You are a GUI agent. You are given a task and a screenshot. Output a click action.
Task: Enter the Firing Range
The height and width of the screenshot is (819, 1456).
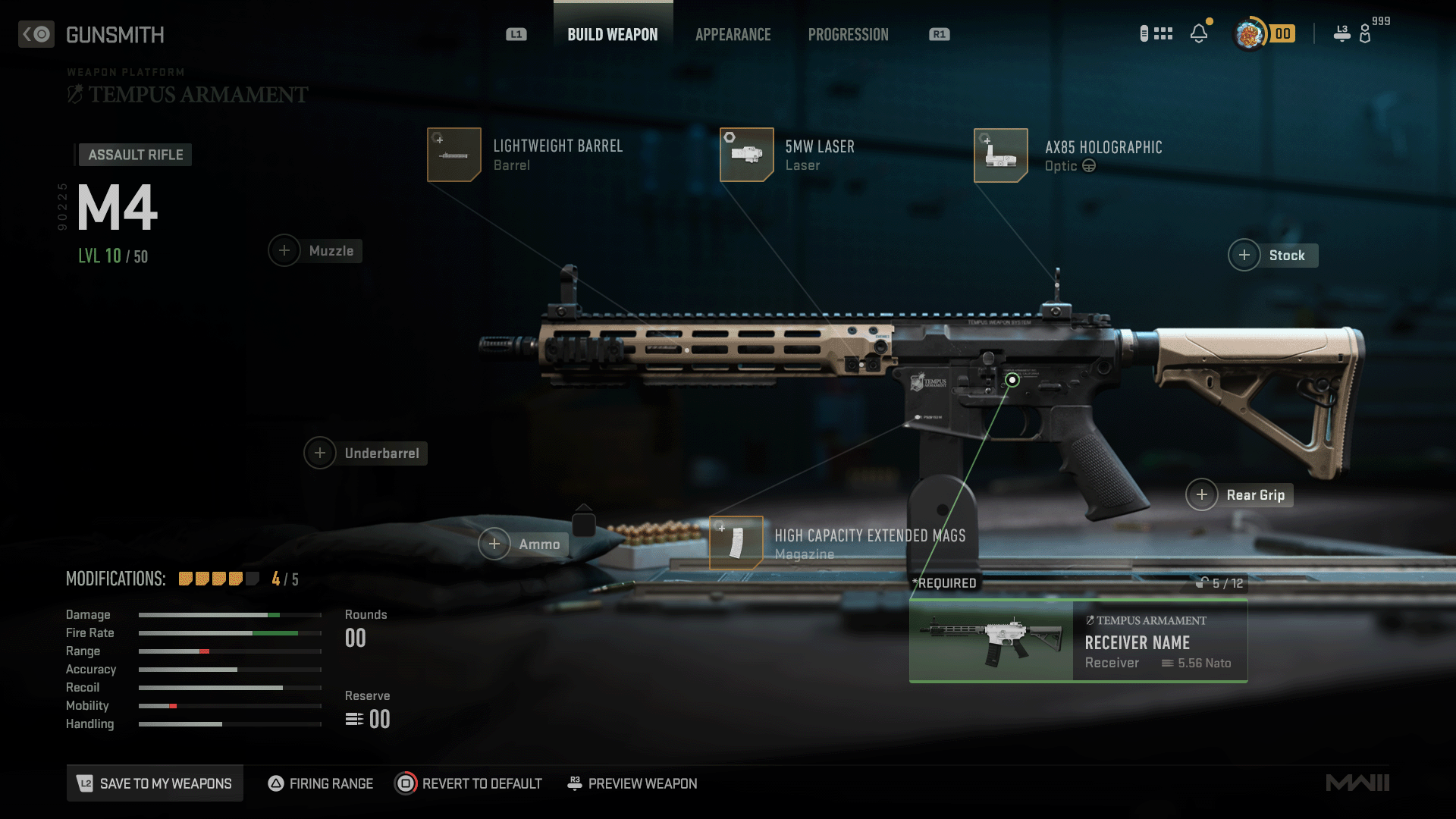point(321,783)
